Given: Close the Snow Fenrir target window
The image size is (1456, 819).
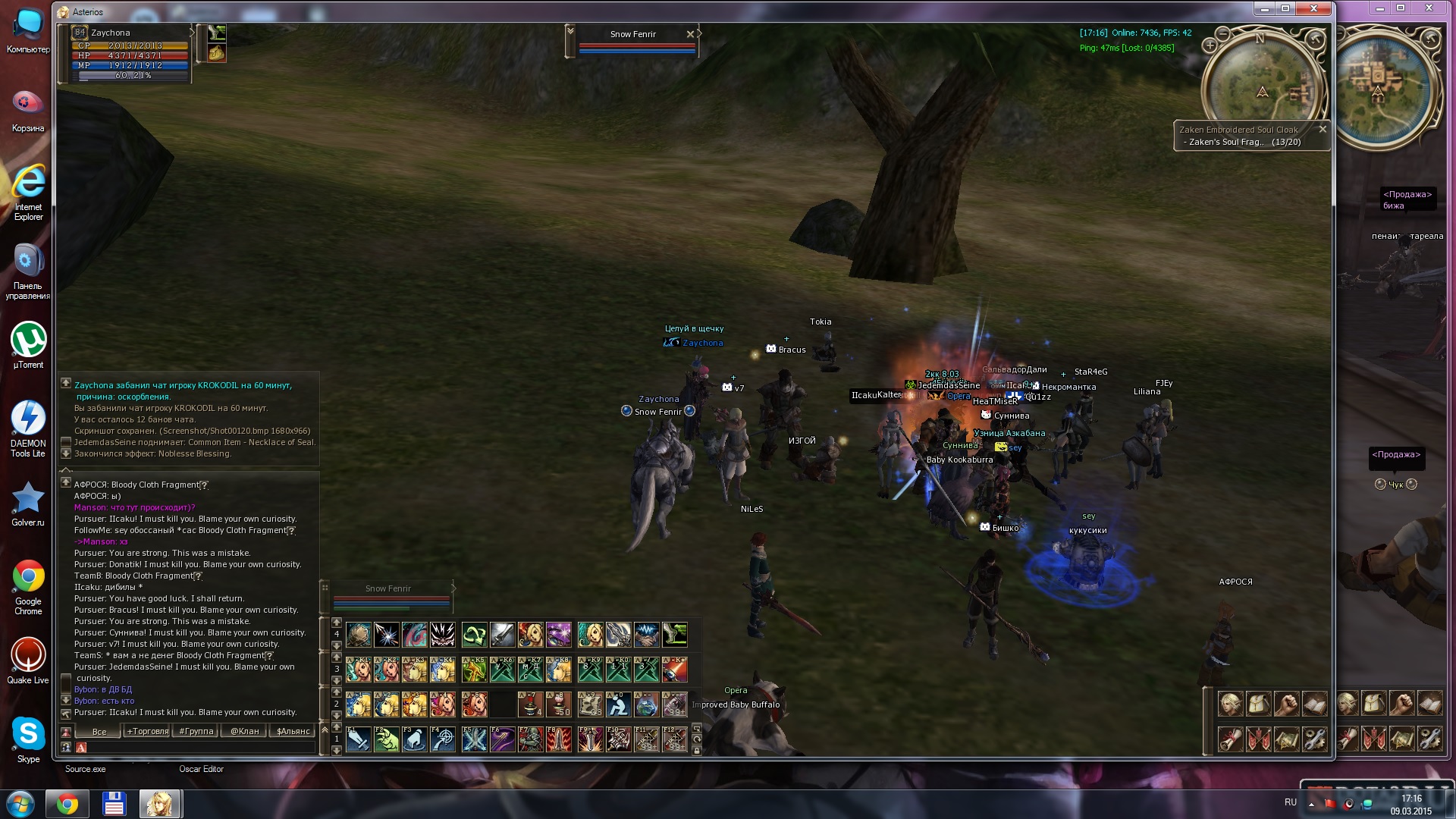Looking at the screenshot, I should [x=690, y=34].
